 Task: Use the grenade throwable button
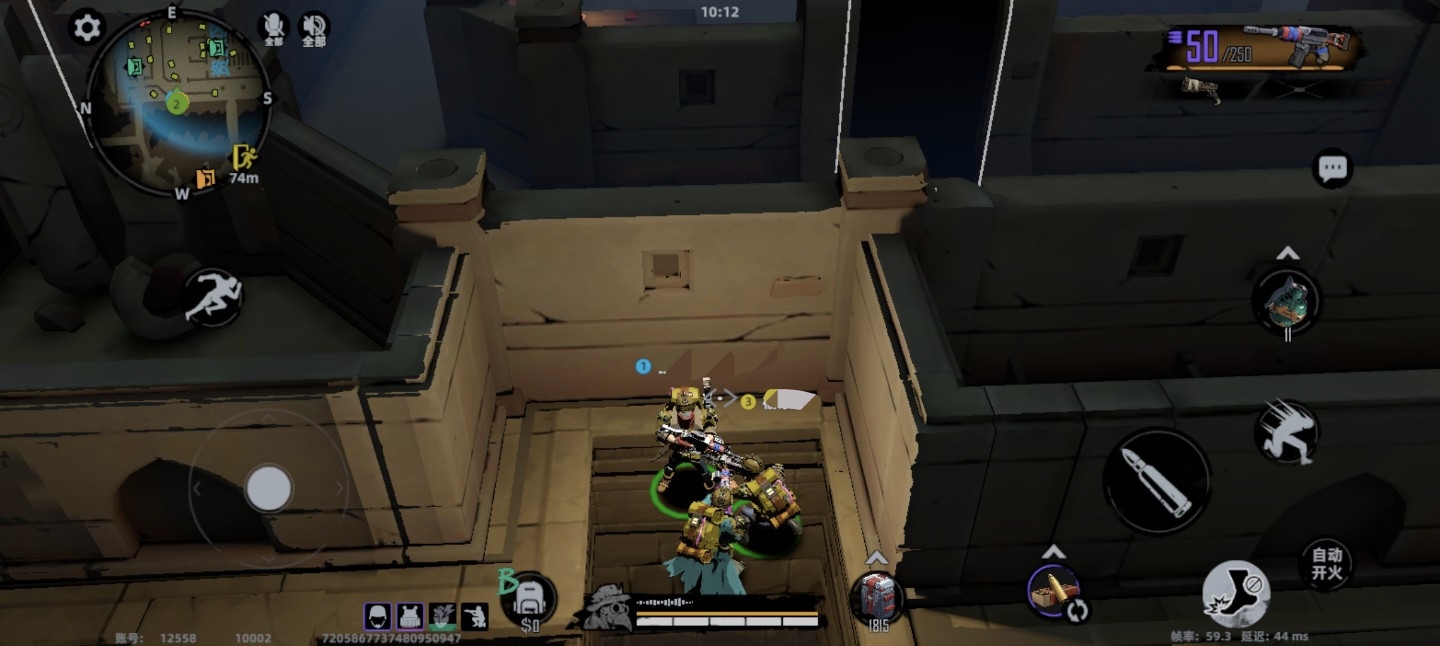point(1287,300)
